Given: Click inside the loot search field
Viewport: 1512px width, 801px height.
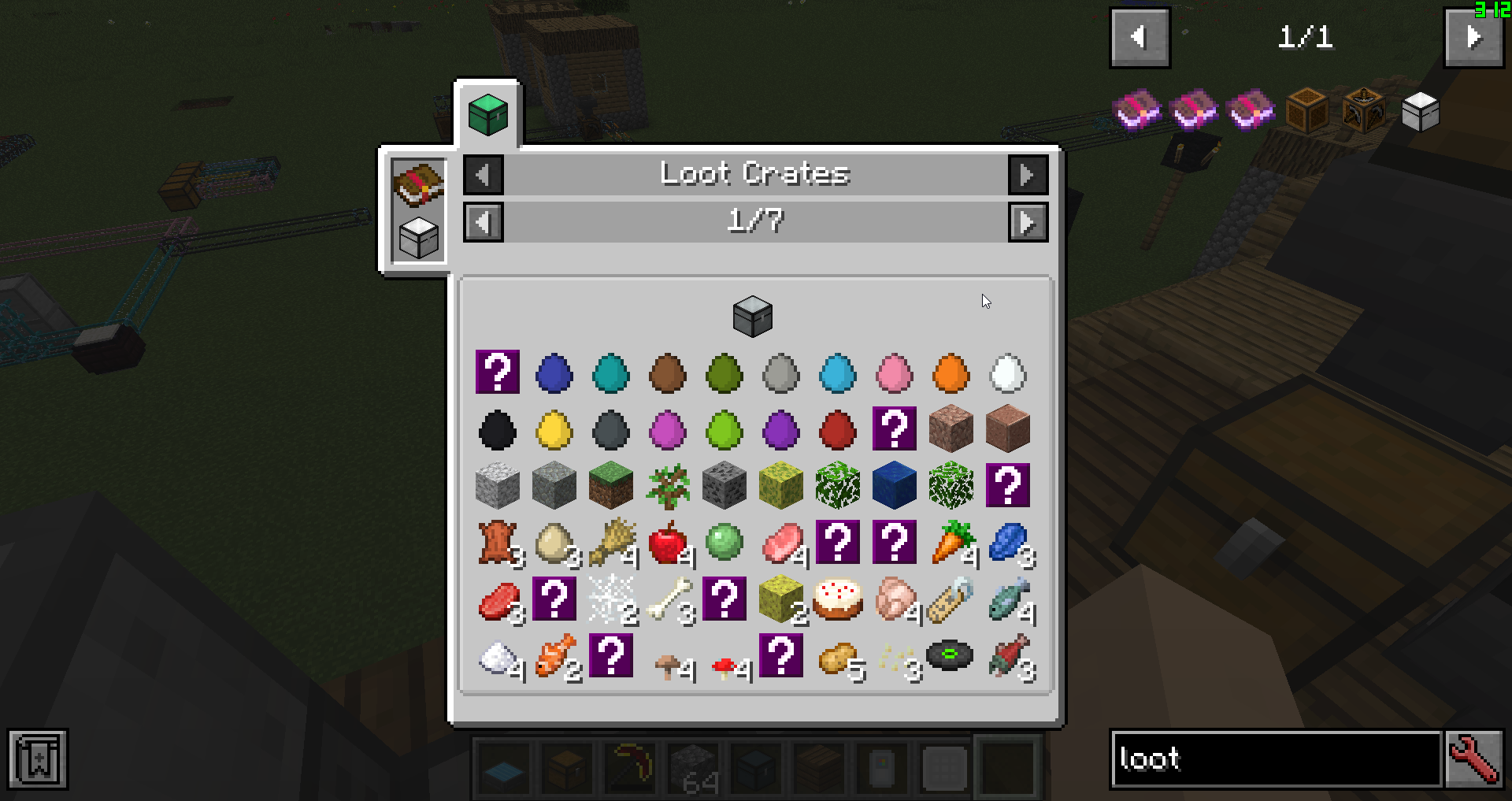Looking at the screenshot, I should (1276, 759).
